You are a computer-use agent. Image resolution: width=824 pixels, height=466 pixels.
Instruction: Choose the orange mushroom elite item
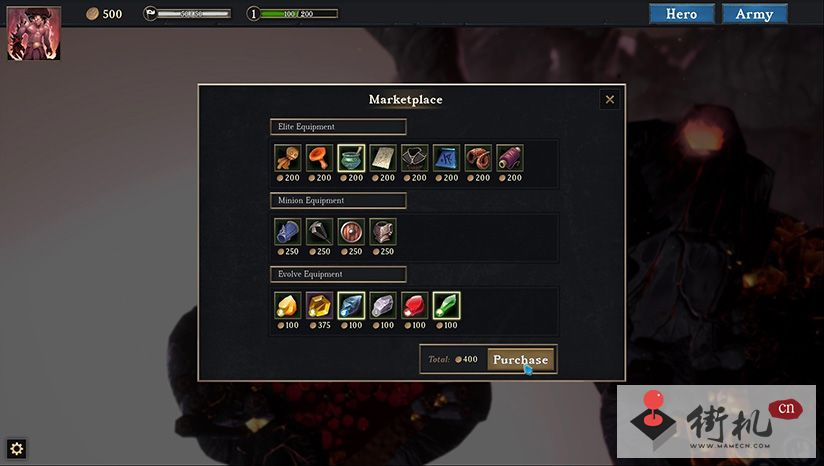point(319,158)
